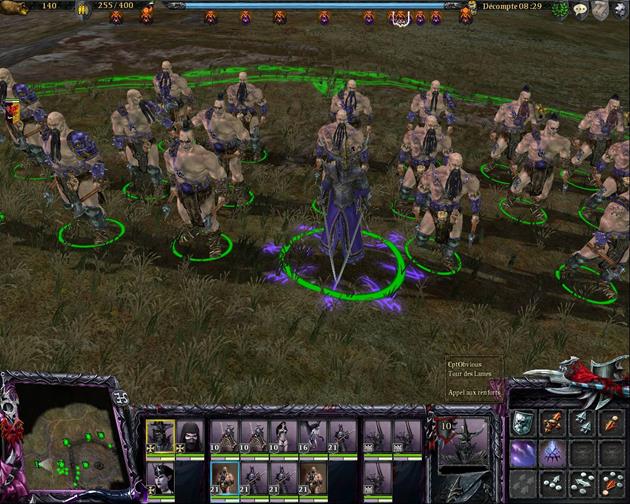Viewport: 630px width, 504px height.
Task: Select the iron cross squad portrait
Action: [x=160, y=434]
